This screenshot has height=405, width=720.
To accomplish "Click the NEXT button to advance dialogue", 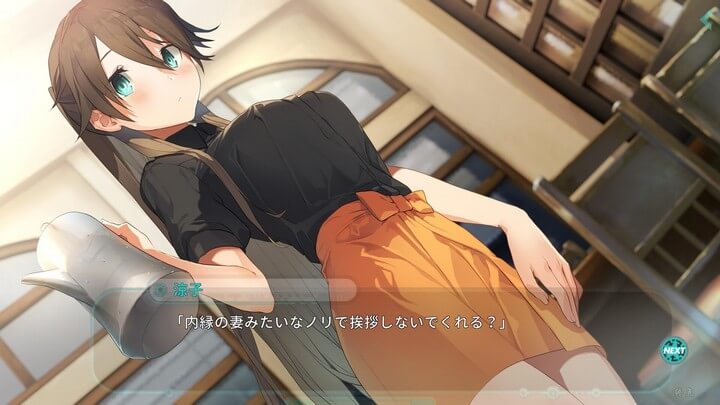I will 673,351.
